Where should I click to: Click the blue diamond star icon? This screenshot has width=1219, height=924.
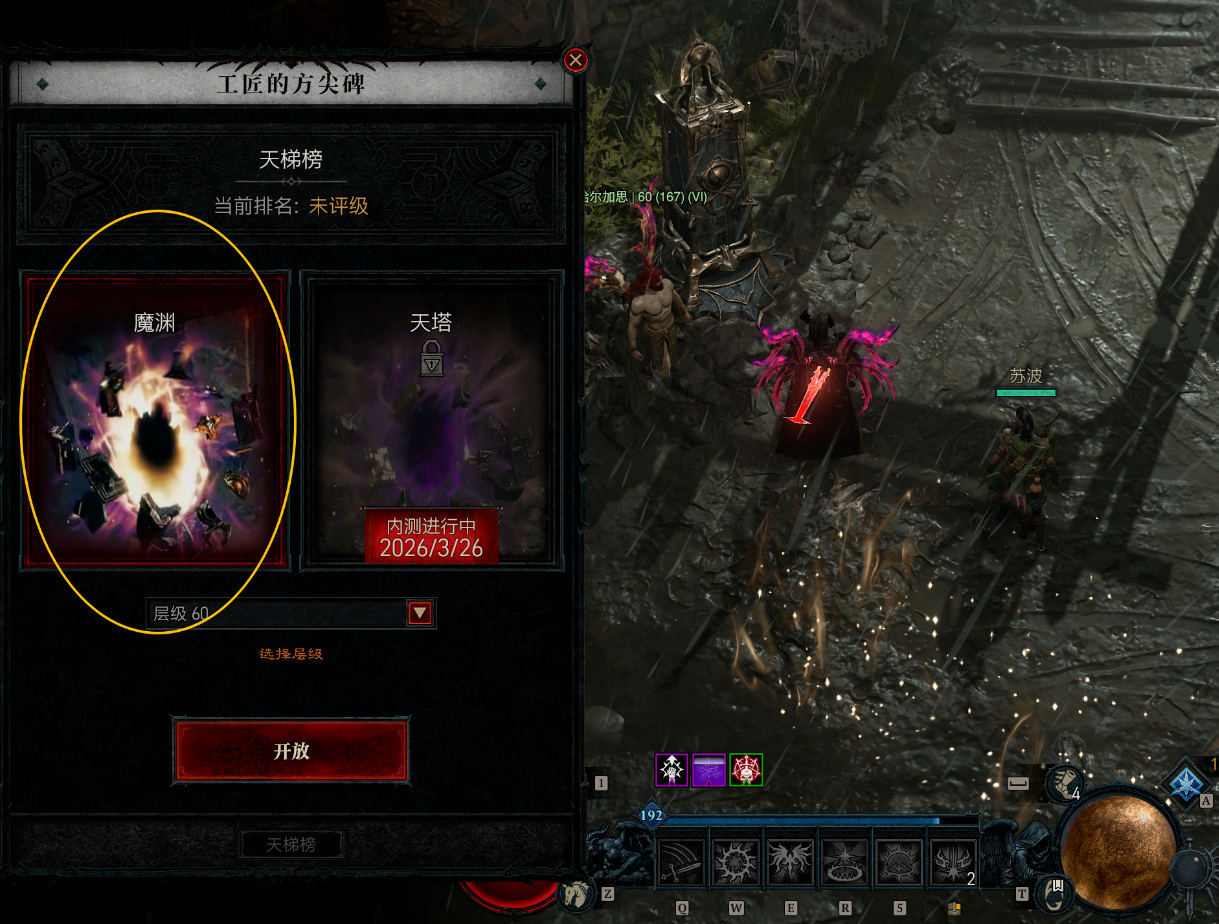pyautogui.click(x=1189, y=783)
